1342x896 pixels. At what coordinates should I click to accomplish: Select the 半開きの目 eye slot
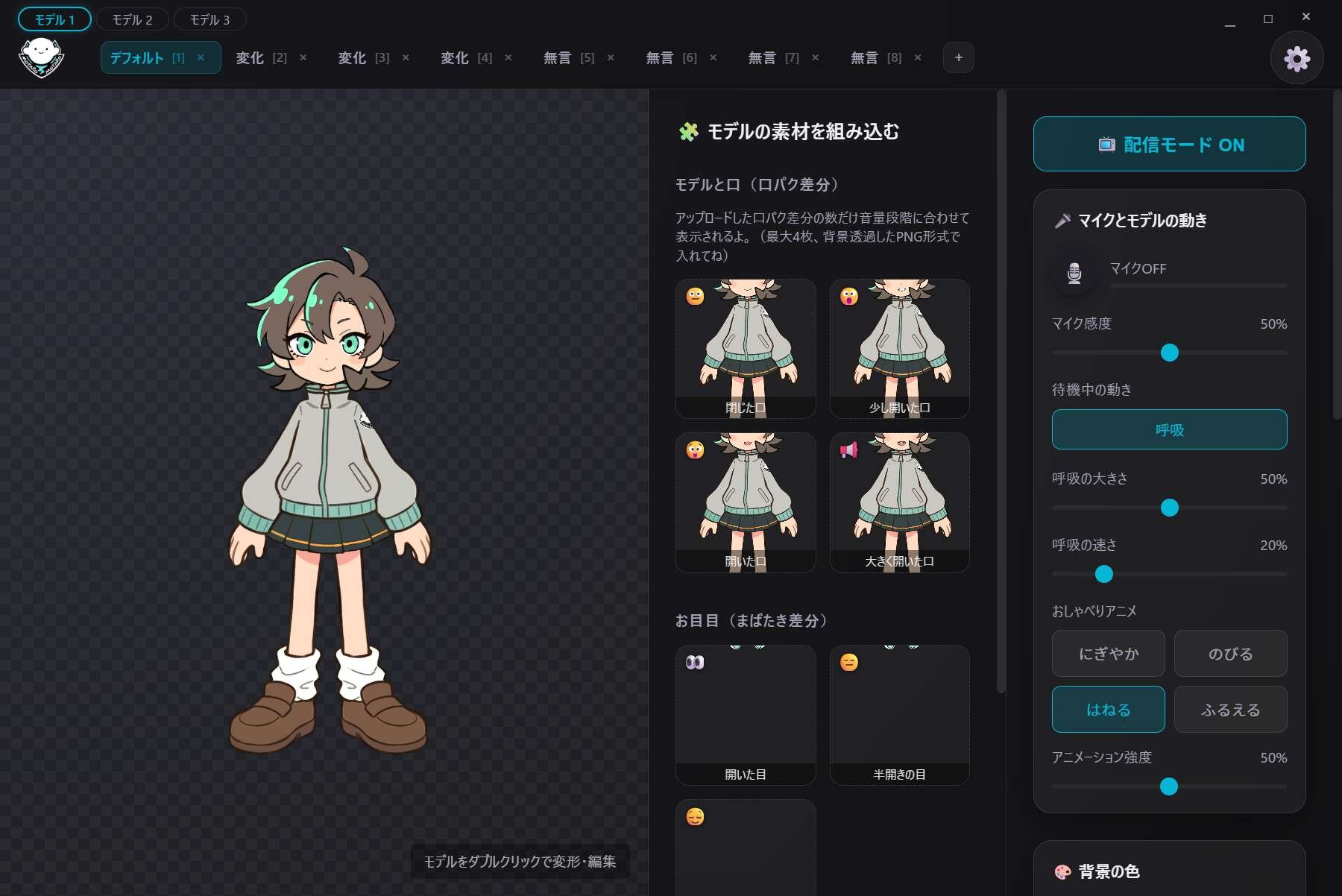899,714
